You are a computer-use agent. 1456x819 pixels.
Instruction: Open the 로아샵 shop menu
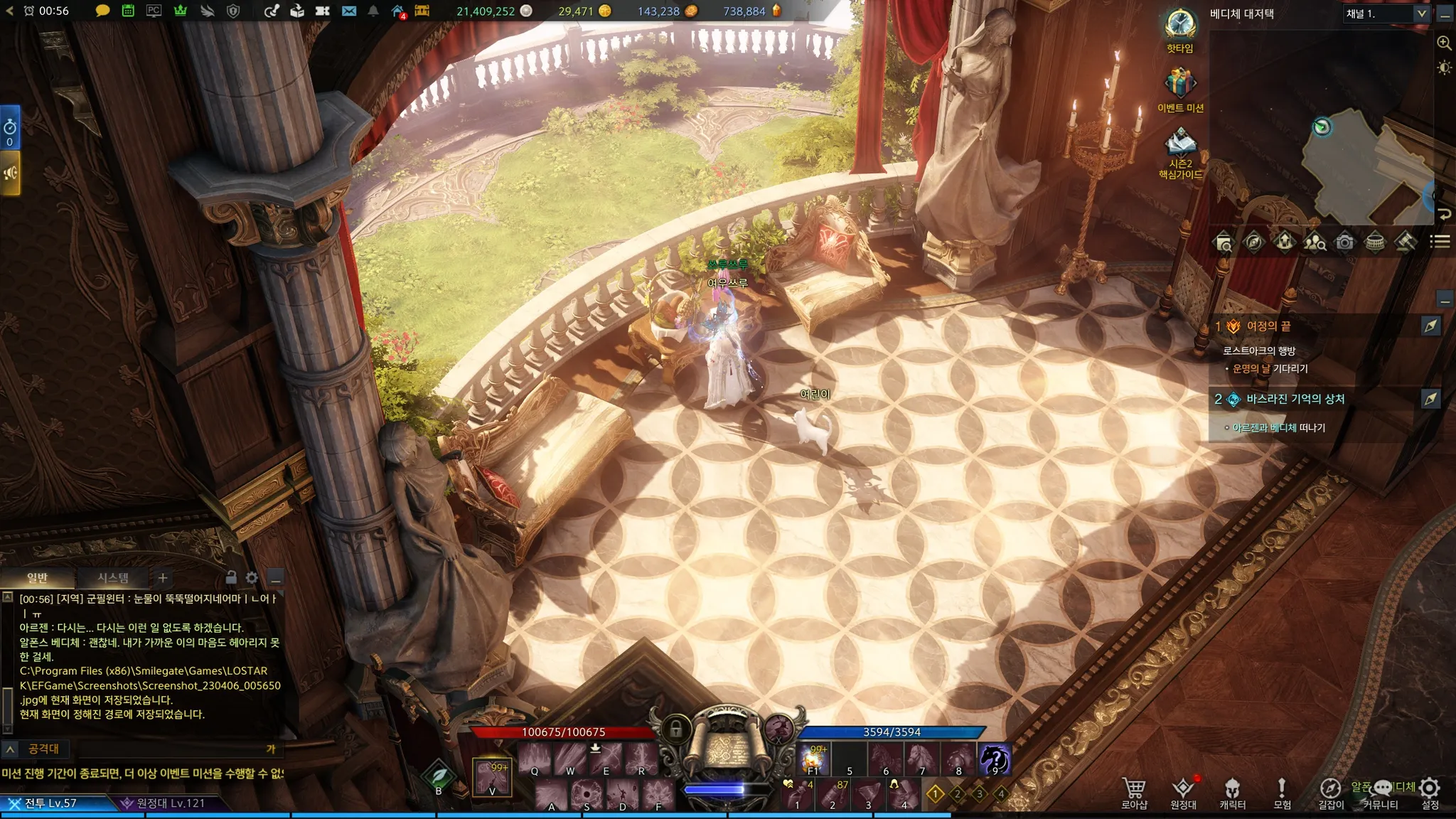point(1134,791)
